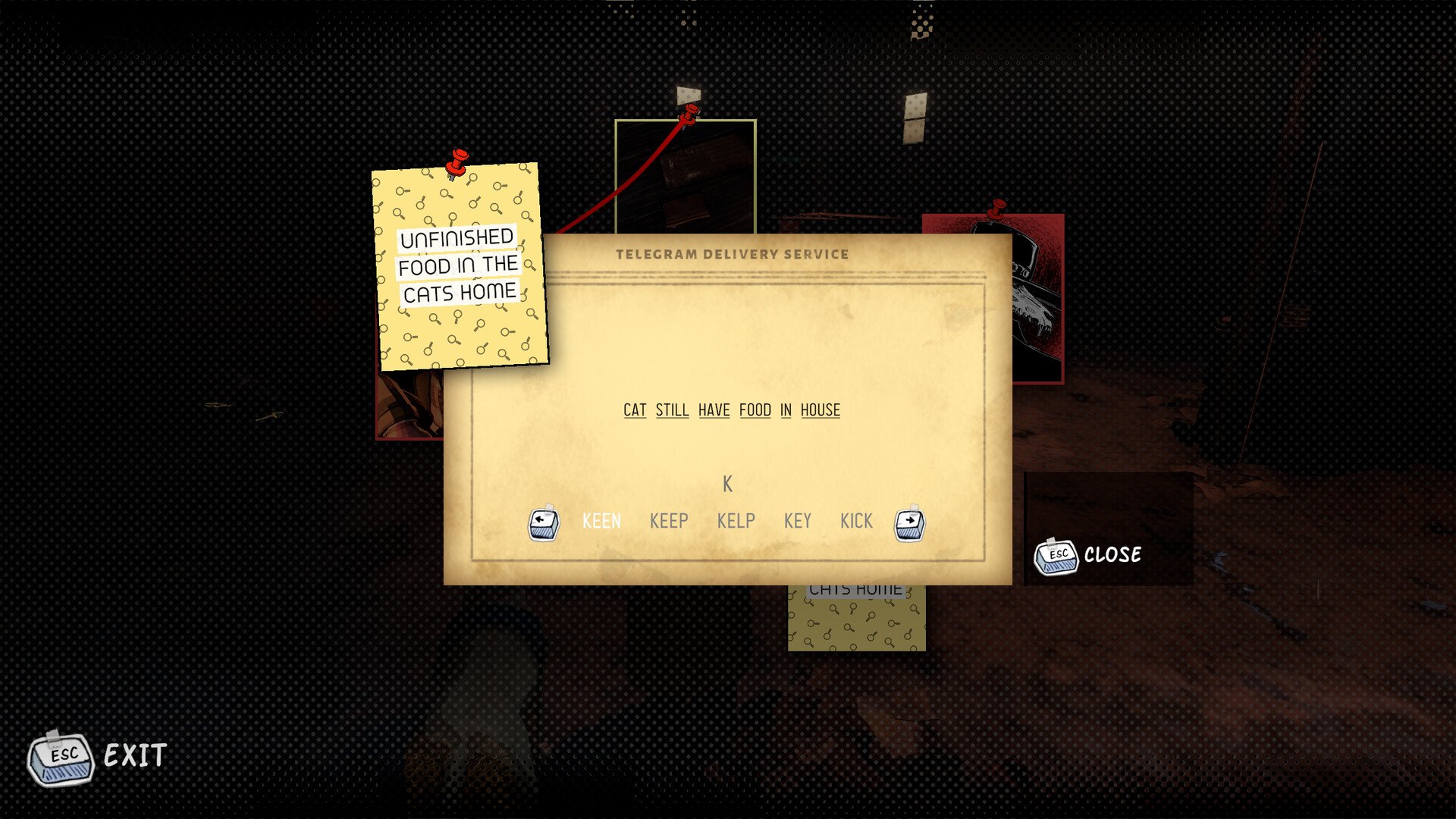Screen dimensions: 1456x819
Task: Choose the word KEEN
Action: click(601, 521)
